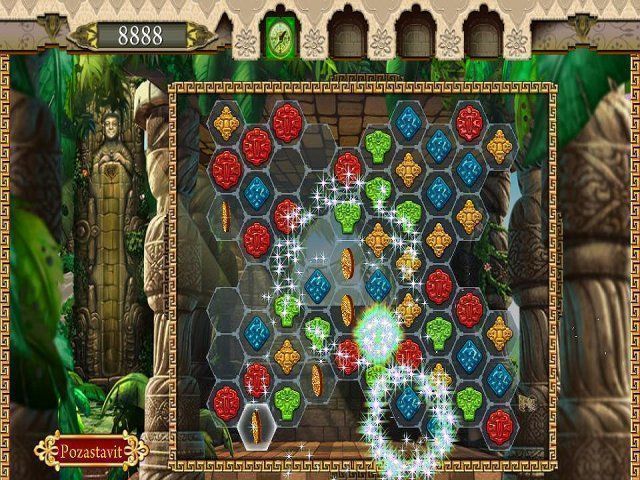
Task: Activate the green compass power-up
Action: point(278,38)
